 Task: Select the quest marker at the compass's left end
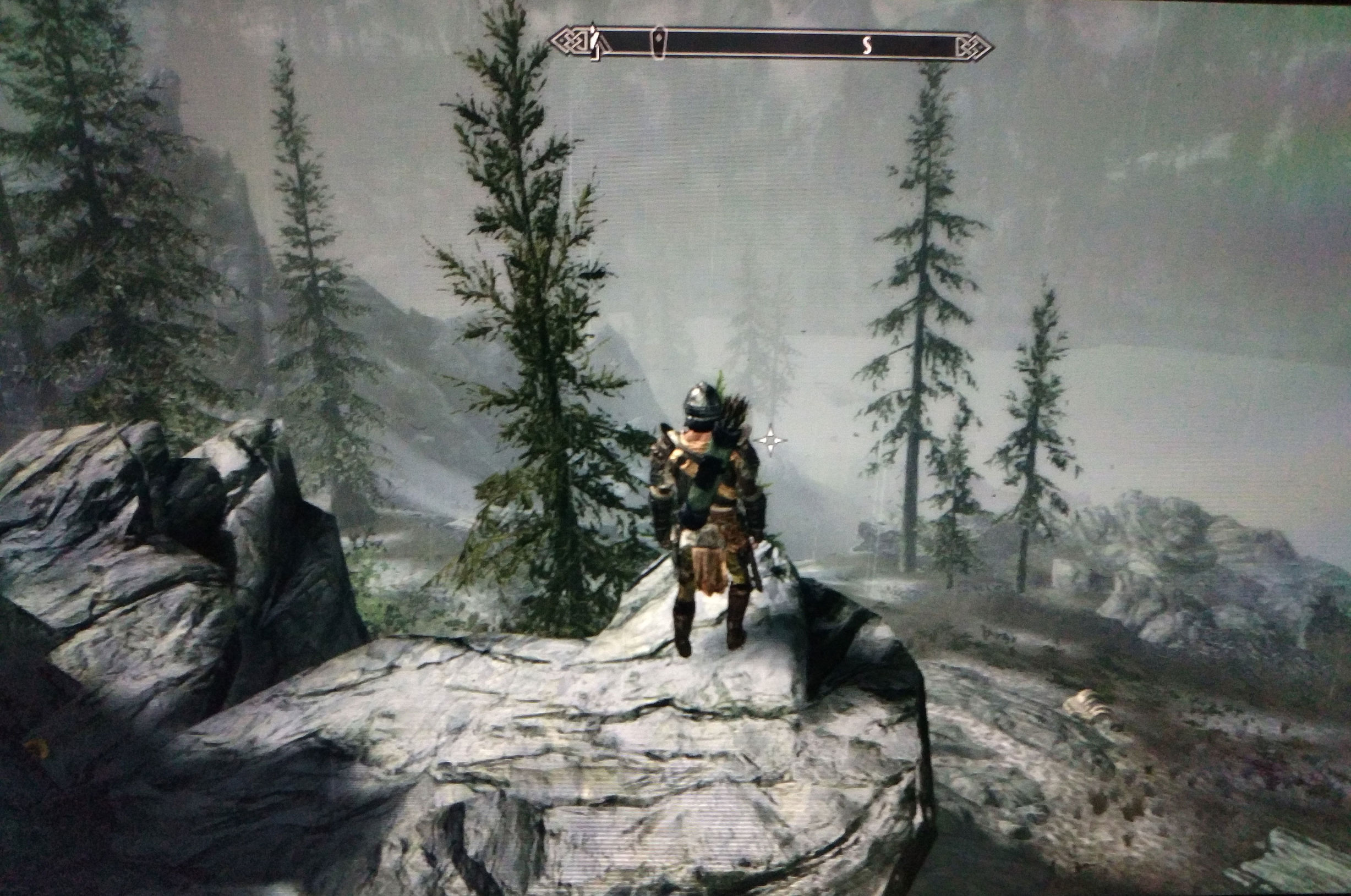(x=595, y=42)
